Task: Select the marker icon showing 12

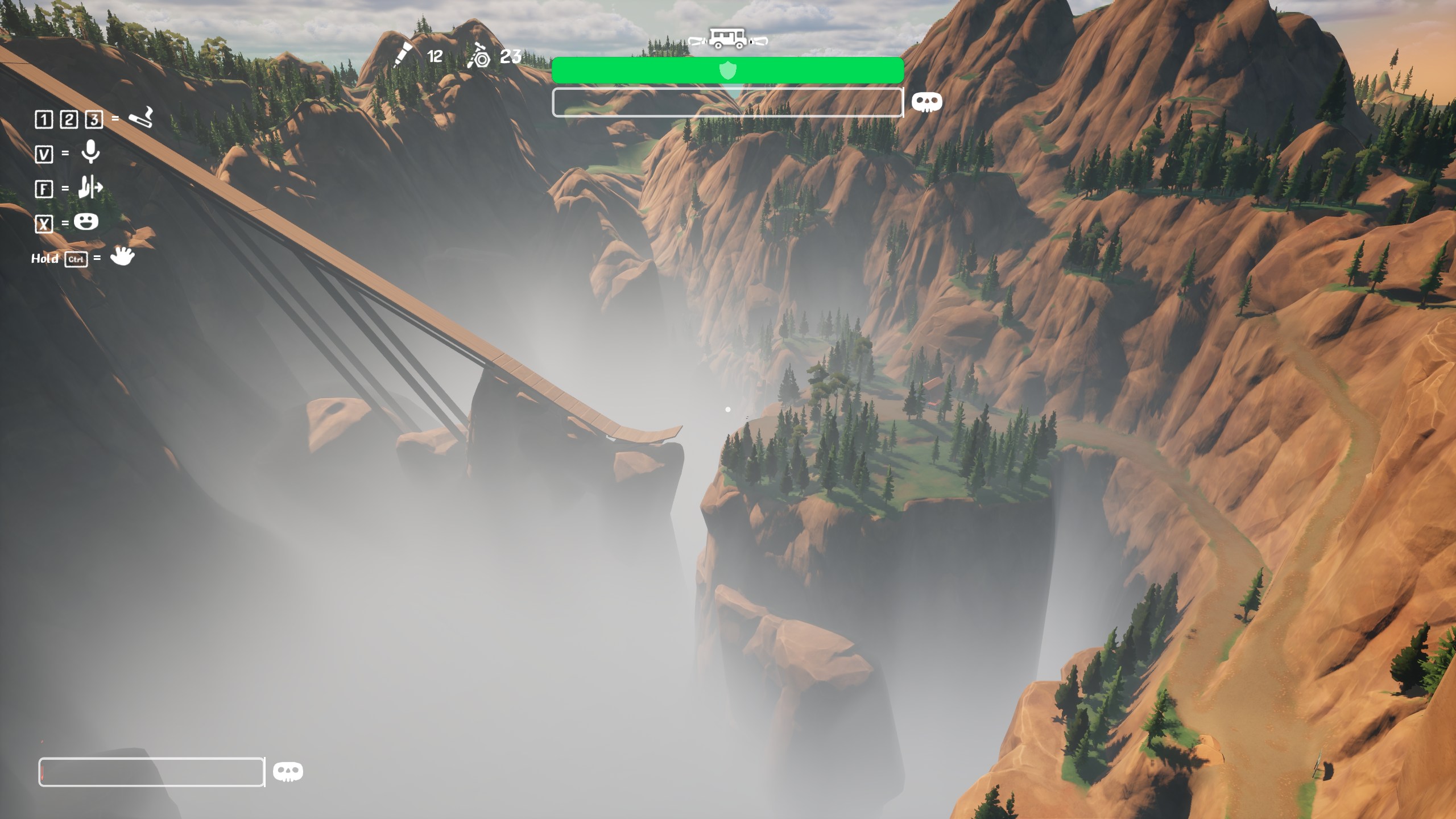Action: (402, 55)
